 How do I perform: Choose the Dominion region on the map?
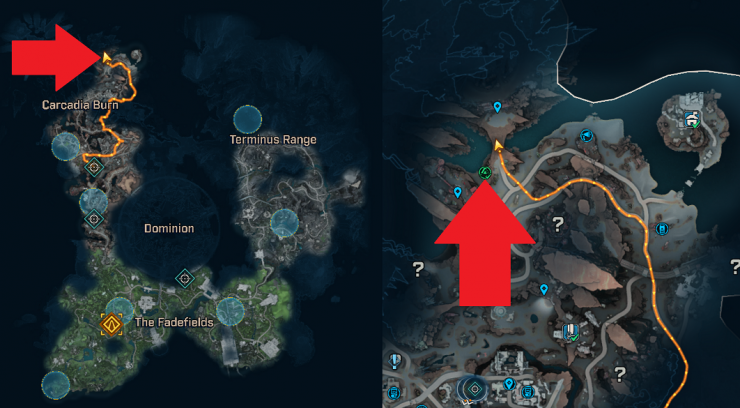169,228
